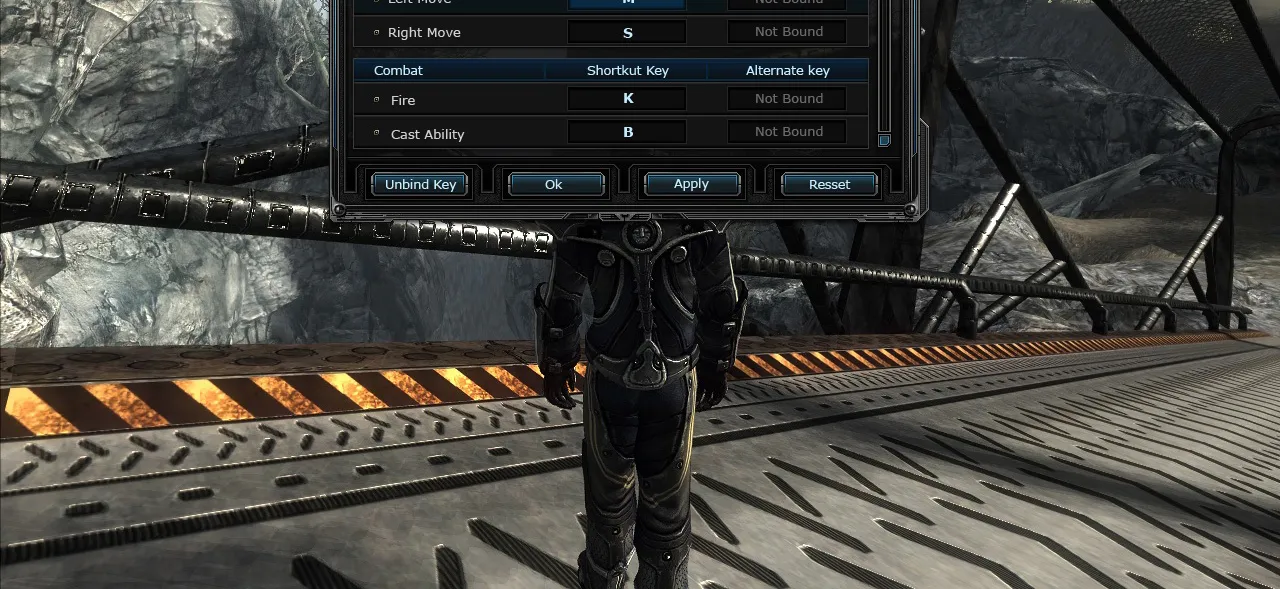Image resolution: width=1280 pixels, height=589 pixels.
Task: Choose the Fire alternate key Not Bound field
Action: pos(787,99)
